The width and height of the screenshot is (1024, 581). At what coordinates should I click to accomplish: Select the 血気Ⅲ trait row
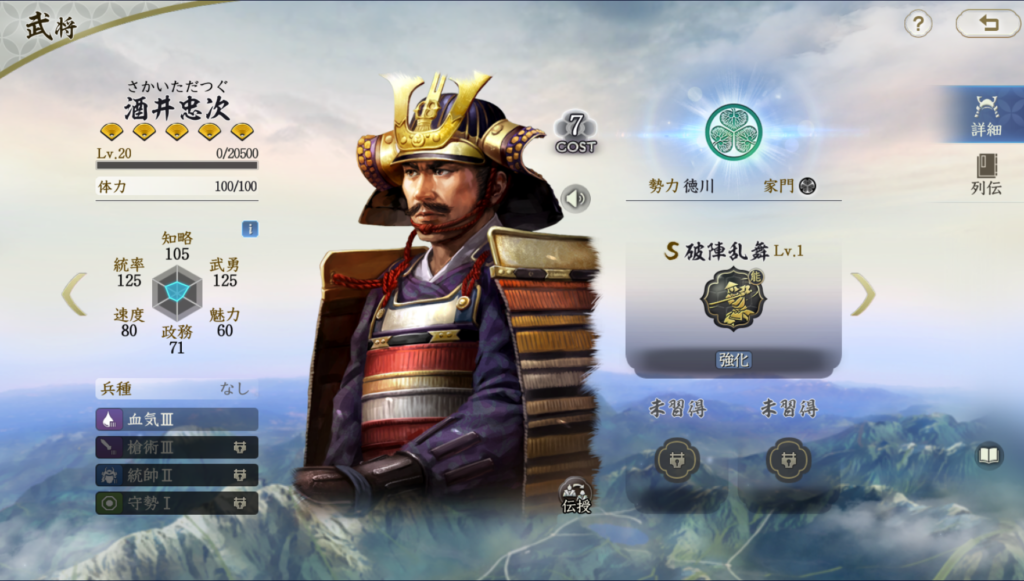click(177, 419)
